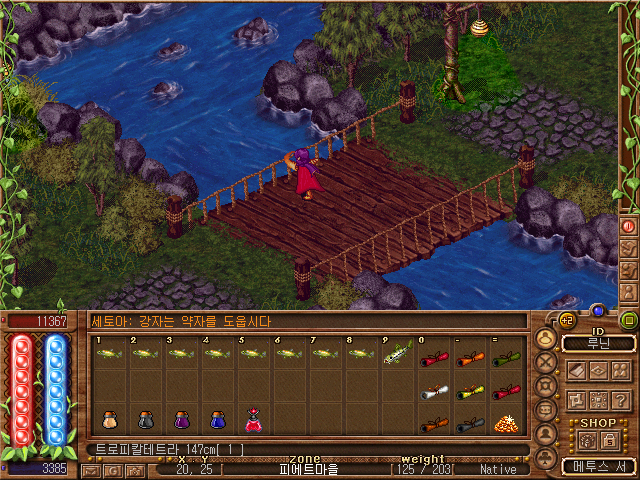Click the +2 gold badge button
This screenshot has width=640, height=480.
pos(566,320)
